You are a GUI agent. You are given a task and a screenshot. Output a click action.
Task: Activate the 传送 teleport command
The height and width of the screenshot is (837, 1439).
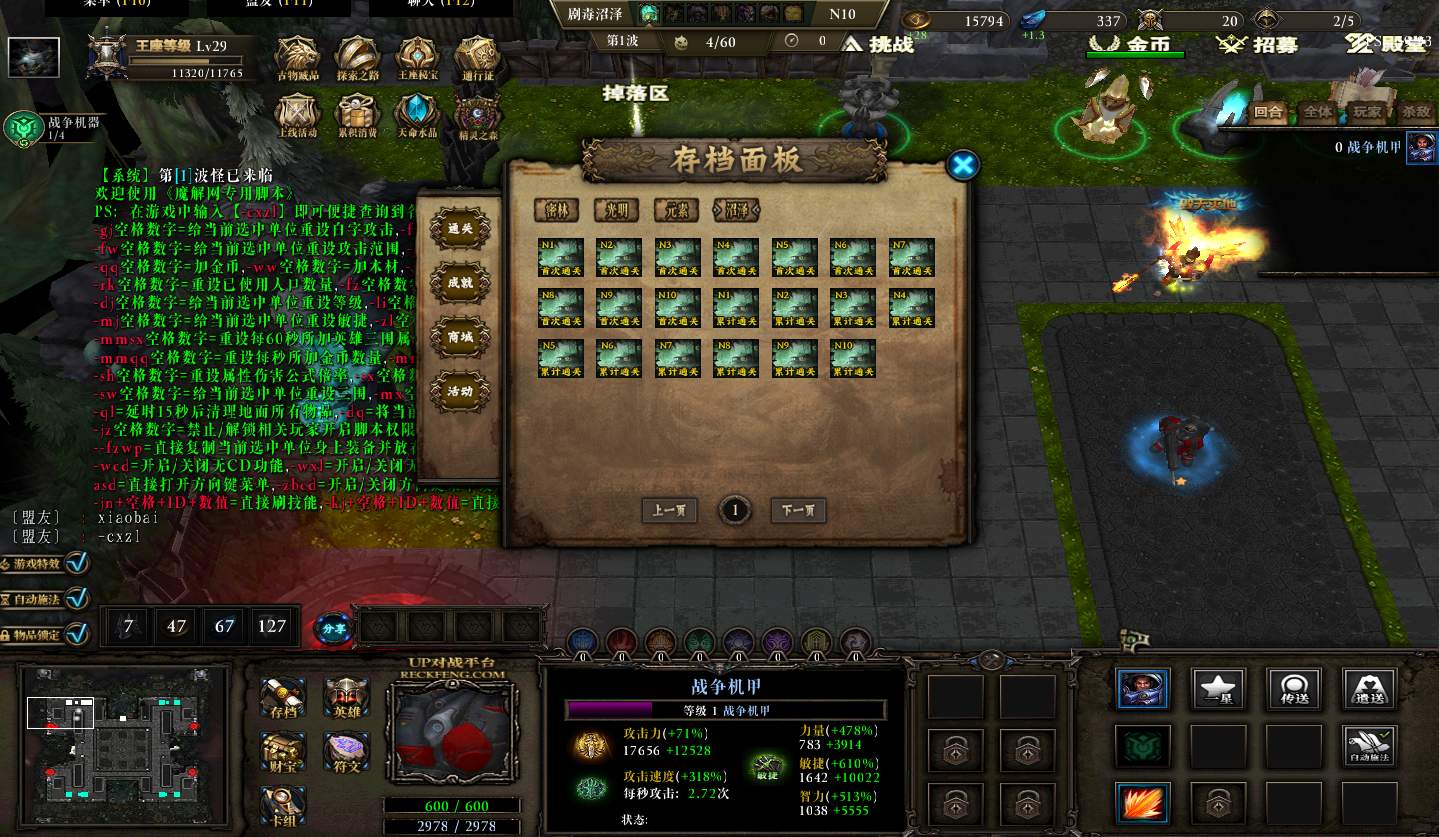pyautogui.click(x=1294, y=689)
